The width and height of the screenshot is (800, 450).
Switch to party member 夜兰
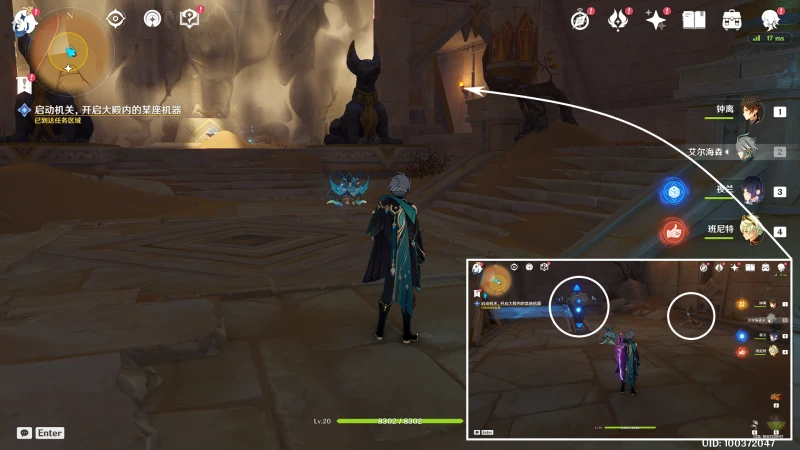click(x=750, y=192)
